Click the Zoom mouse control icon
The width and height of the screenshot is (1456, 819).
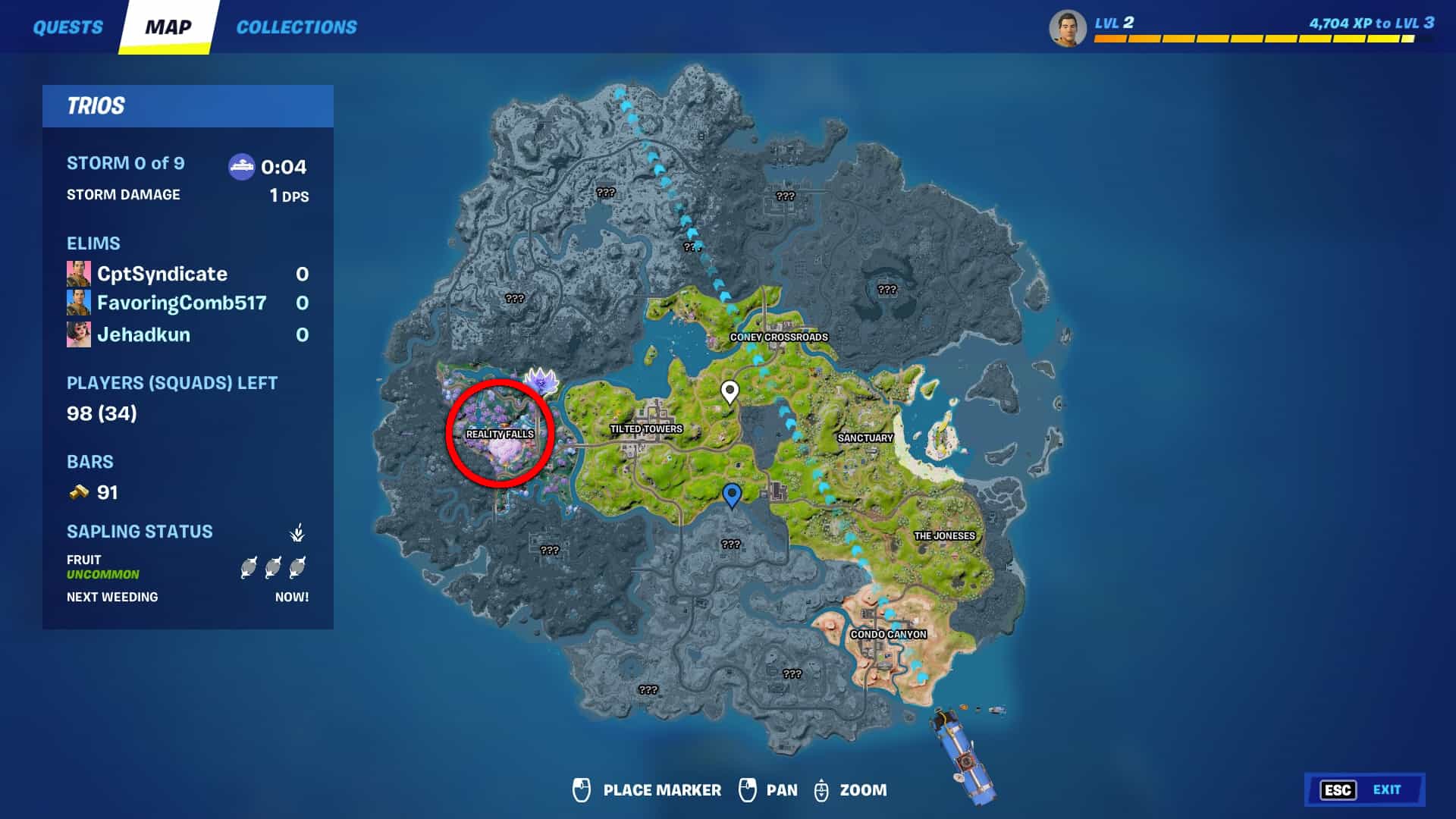(821, 790)
